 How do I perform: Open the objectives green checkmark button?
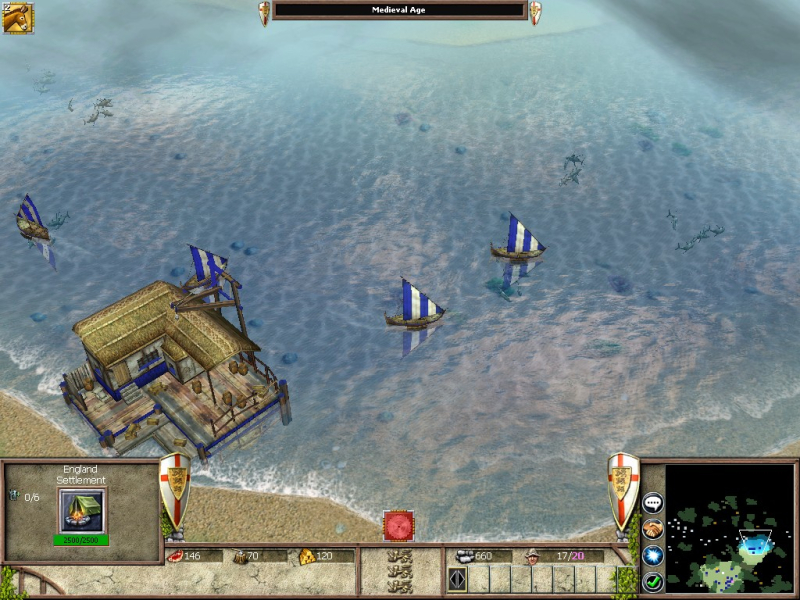pos(653,580)
